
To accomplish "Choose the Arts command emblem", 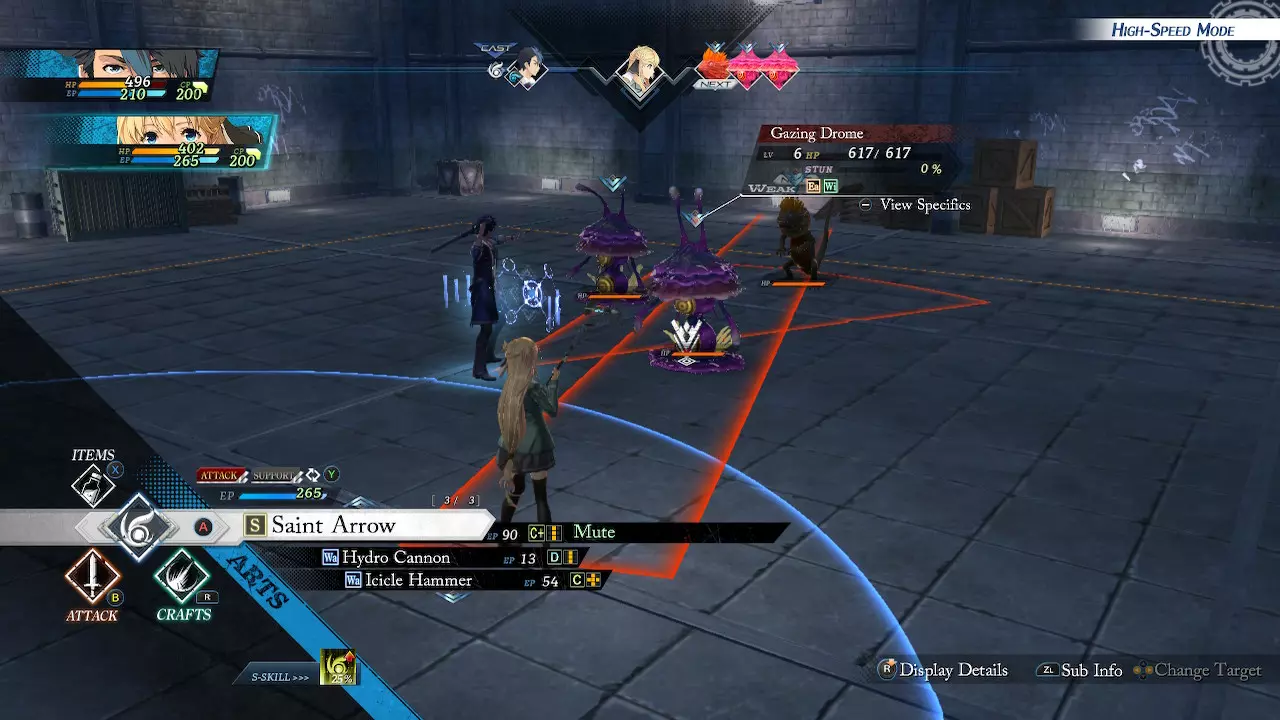I will [x=137, y=526].
